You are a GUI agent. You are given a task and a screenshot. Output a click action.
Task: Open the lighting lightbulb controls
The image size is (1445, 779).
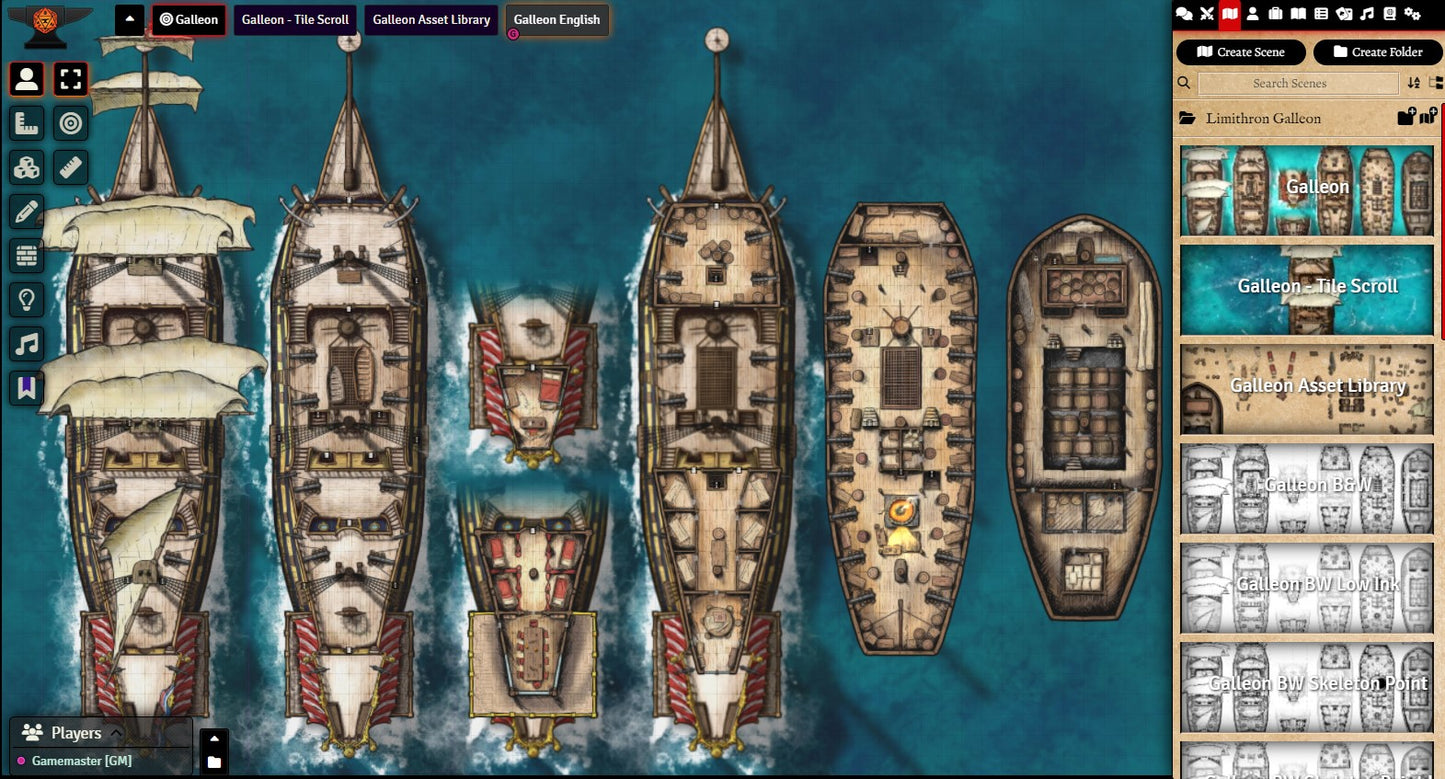(x=27, y=299)
